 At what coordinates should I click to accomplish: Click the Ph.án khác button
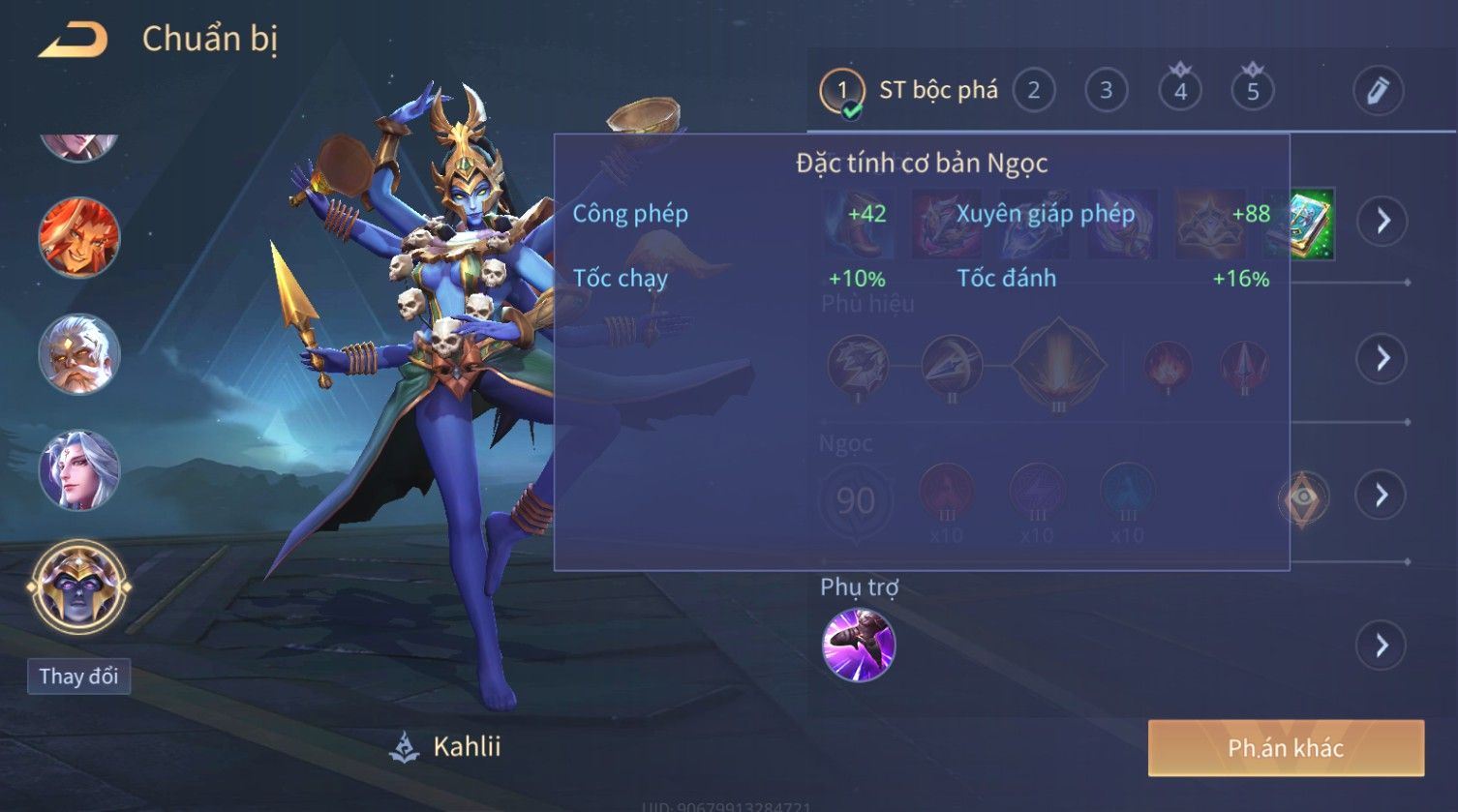coord(1286,748)
